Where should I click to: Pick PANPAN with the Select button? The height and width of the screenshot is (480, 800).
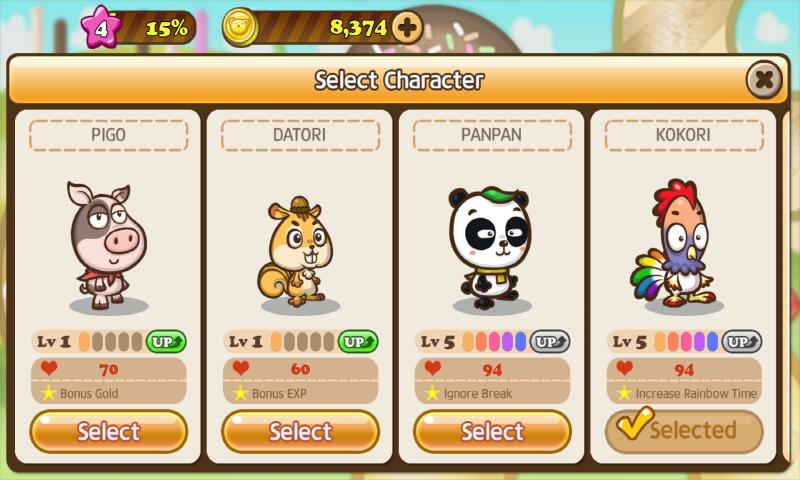pyautogui.click(x=492, y=432)
